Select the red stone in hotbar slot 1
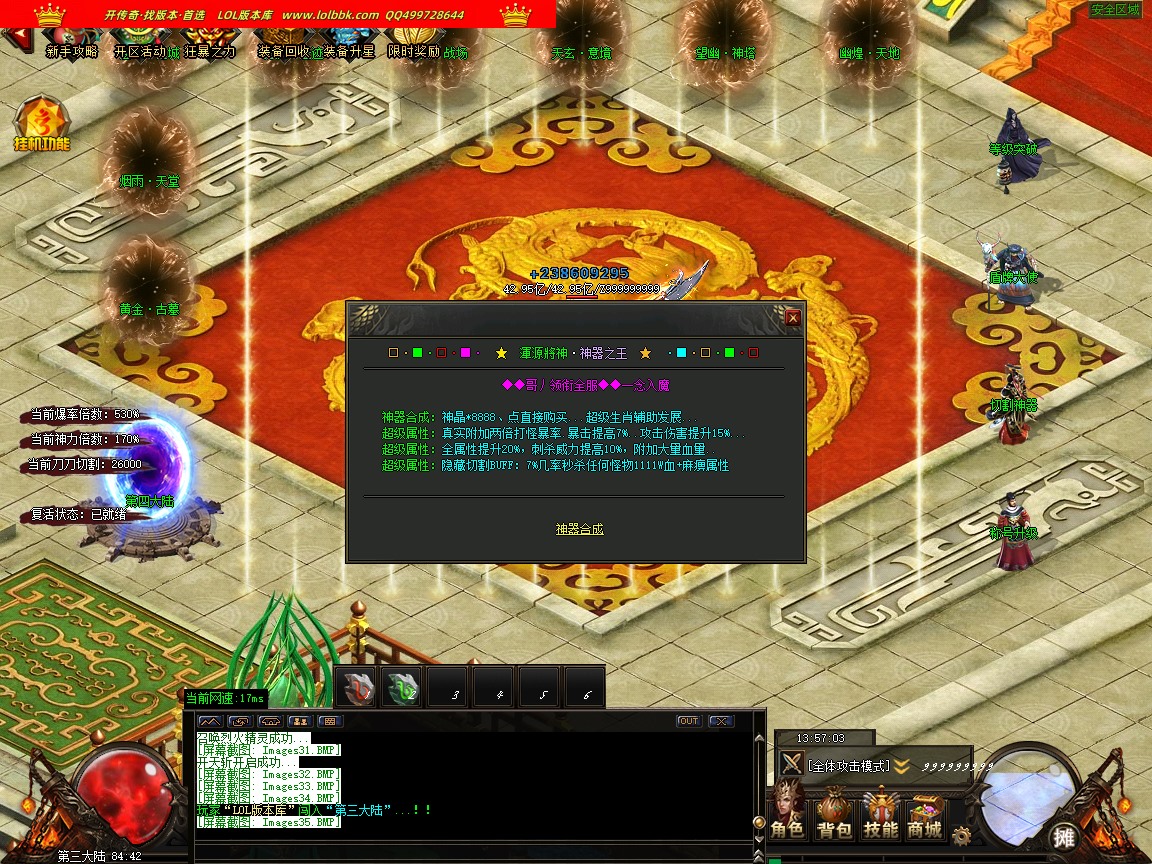 [357, 688]
